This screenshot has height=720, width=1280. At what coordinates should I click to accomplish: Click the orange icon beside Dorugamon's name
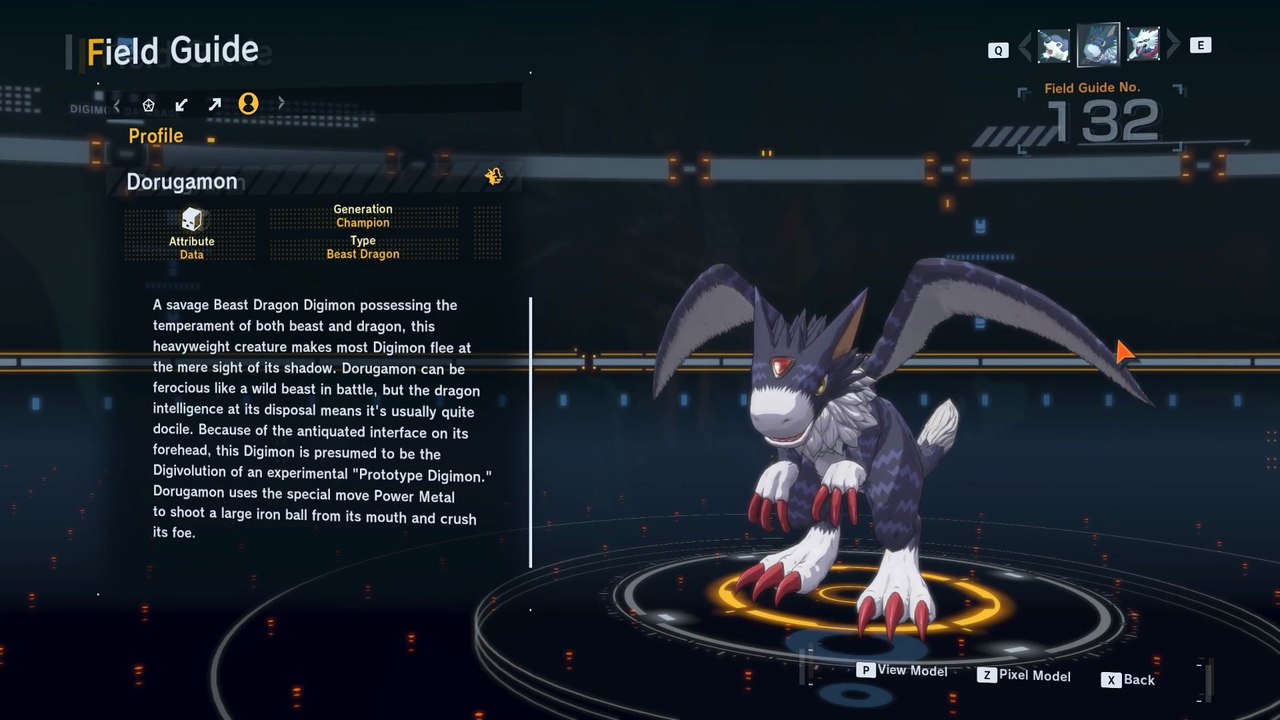pyautogui.click(x=493, y=177)
